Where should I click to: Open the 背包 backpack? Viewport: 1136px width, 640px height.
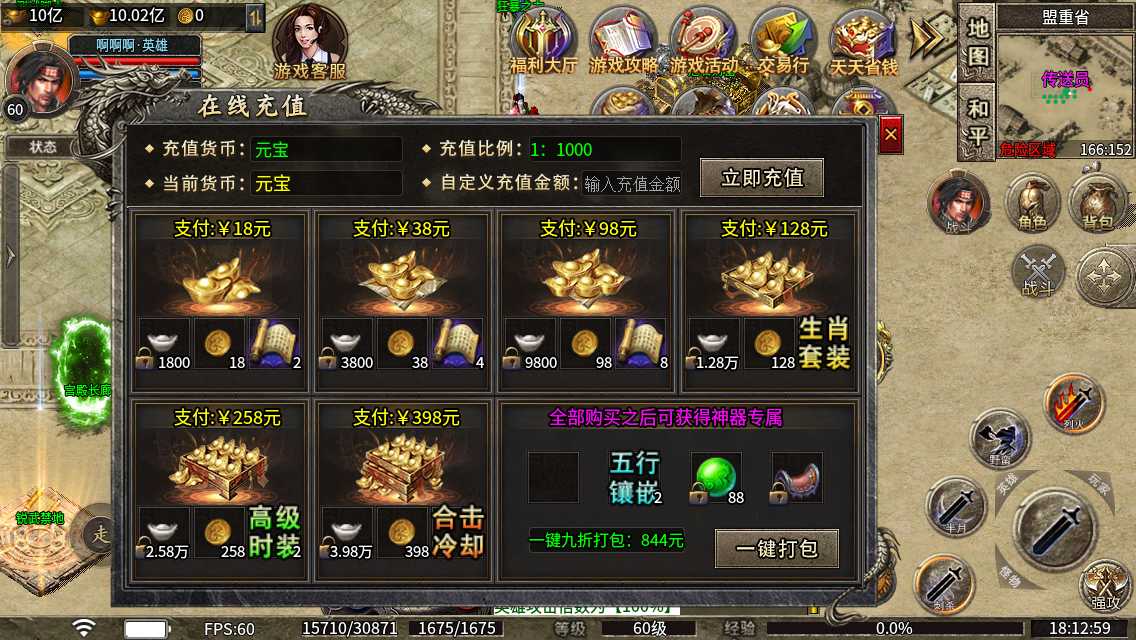1097,205
